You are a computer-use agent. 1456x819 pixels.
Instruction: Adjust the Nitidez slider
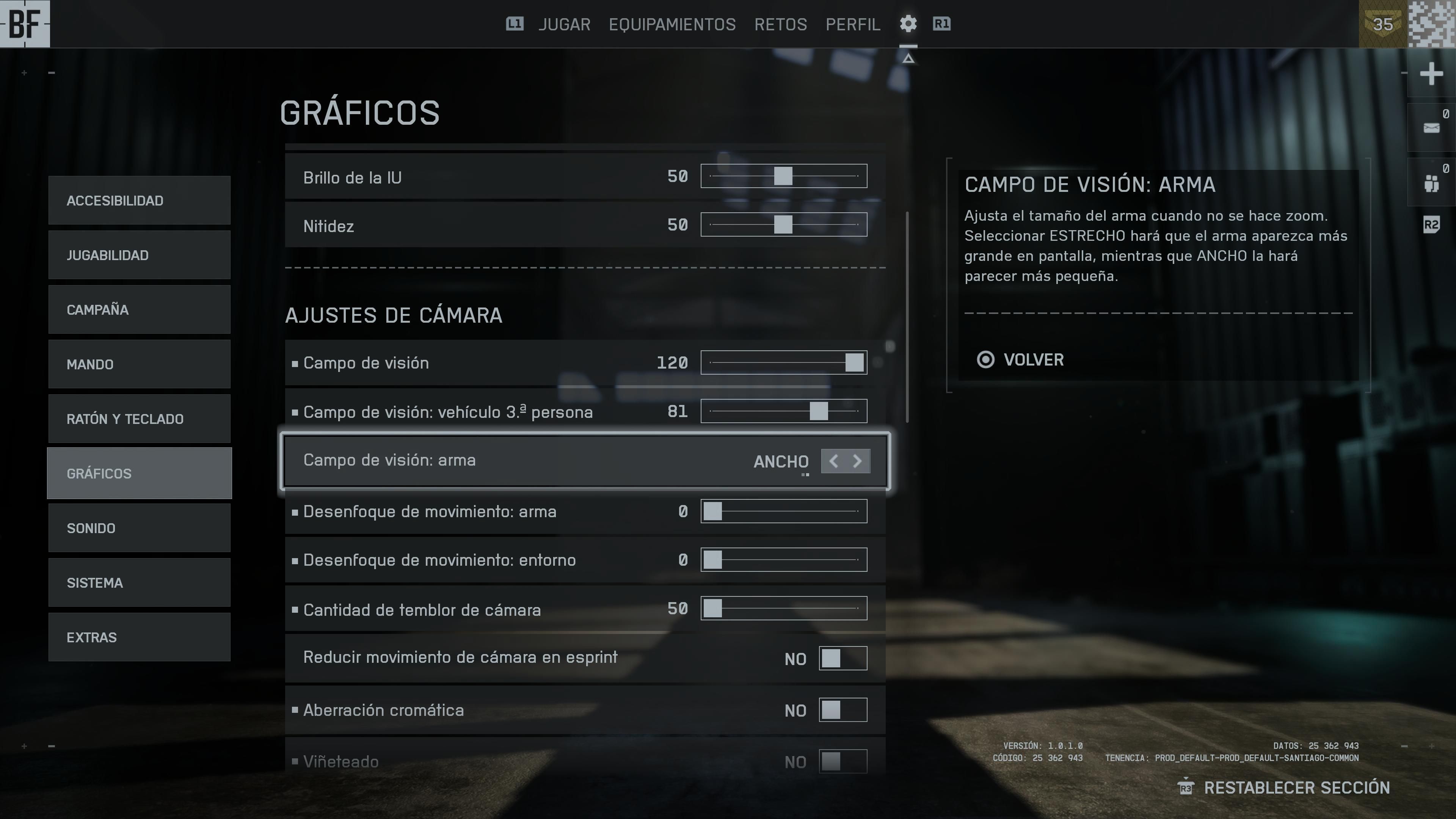pos(783,224)
